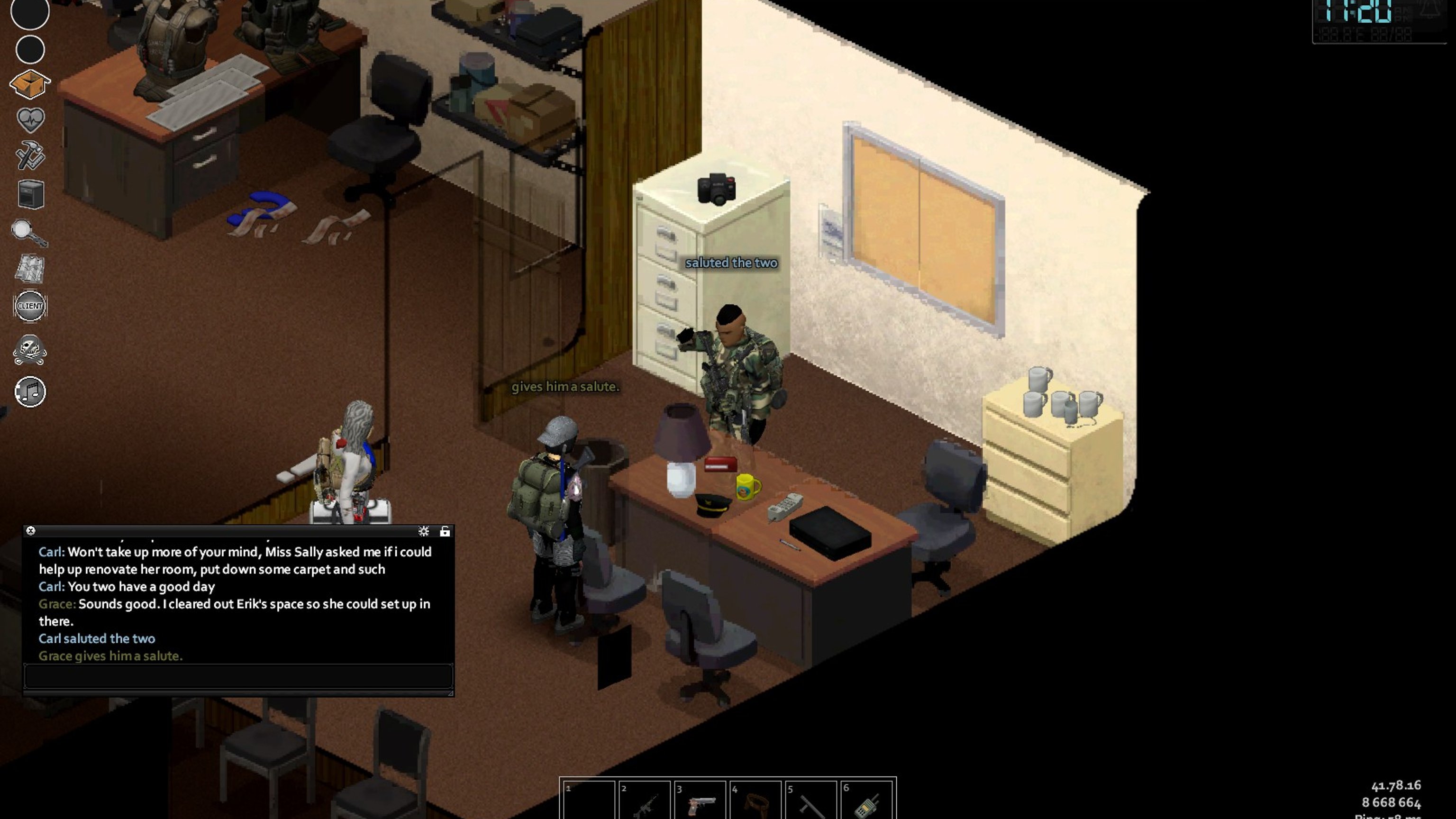
Task: Activate the furniture cabinet icon
Action: [x=30, y=194]
